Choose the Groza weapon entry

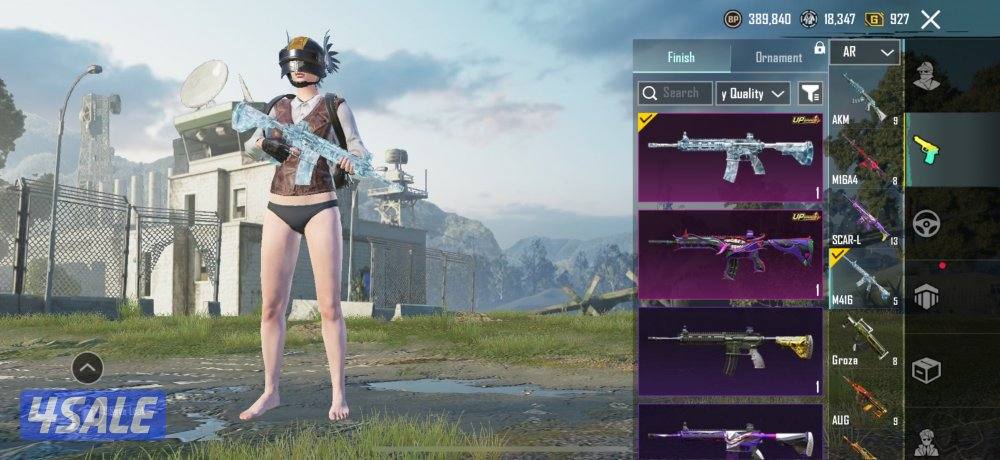pyautogui.click(x=865, y=340)
